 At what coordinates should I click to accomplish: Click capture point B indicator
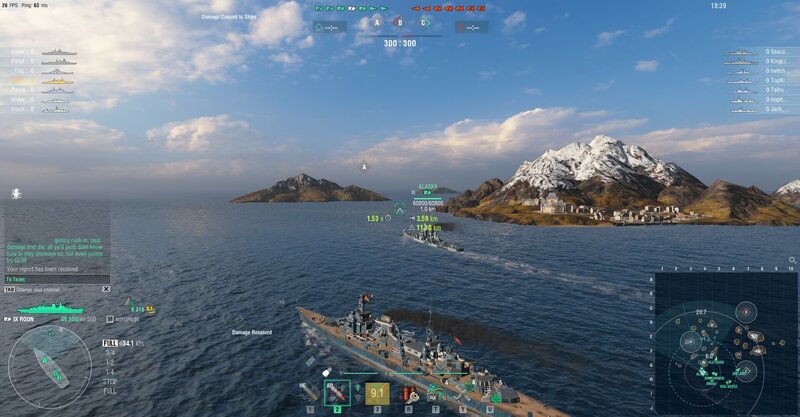(400, 22)
